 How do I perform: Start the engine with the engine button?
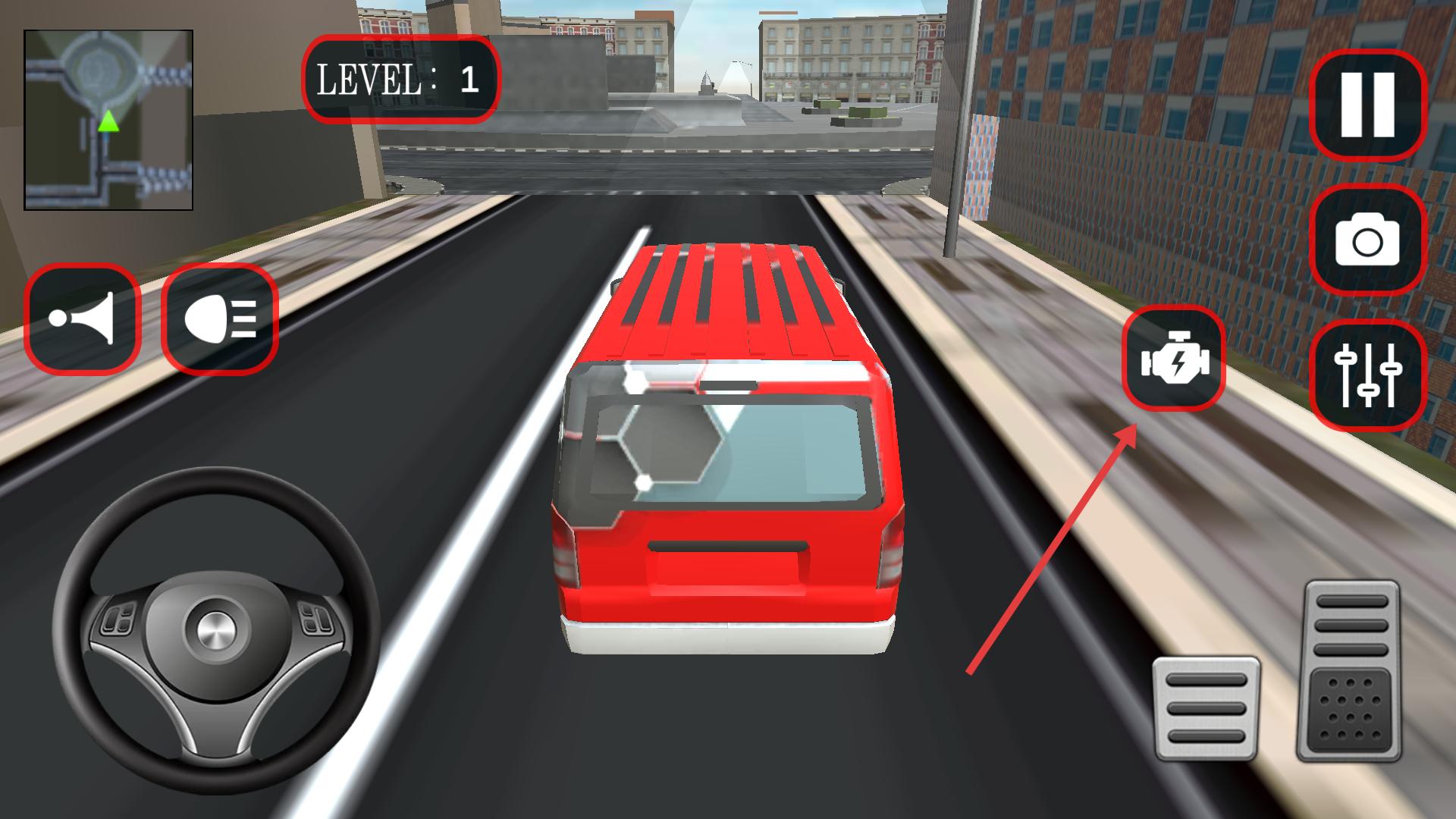[1173, 359]
